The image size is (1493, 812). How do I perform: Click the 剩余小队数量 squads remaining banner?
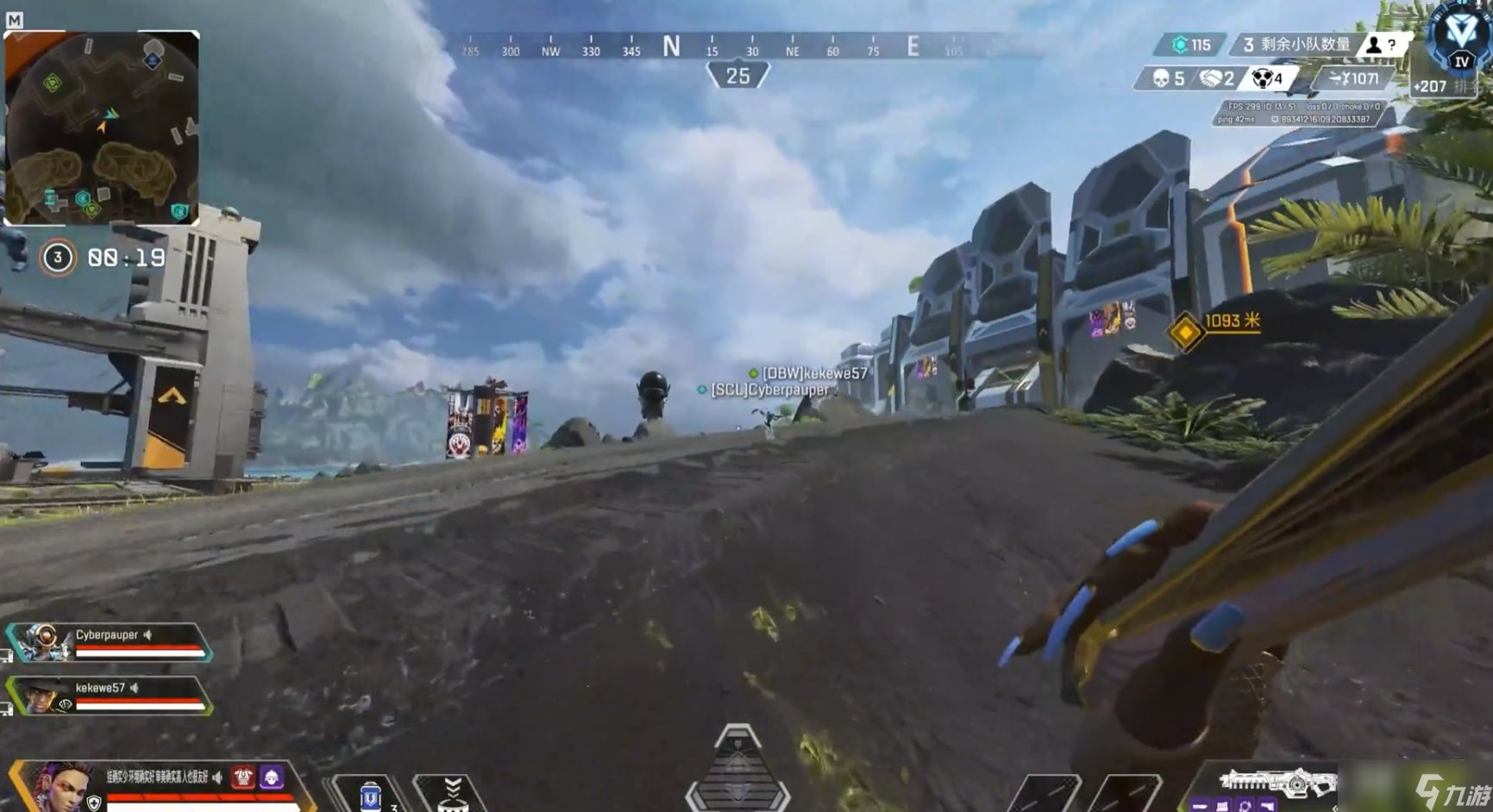(x=1298, y=44)
